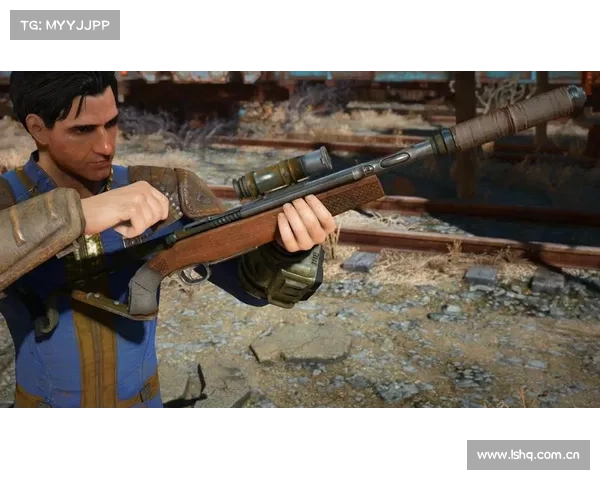The image size is (600, 480).
Task: Click the TG: MYYJJPP label
Action: [64, 24]
